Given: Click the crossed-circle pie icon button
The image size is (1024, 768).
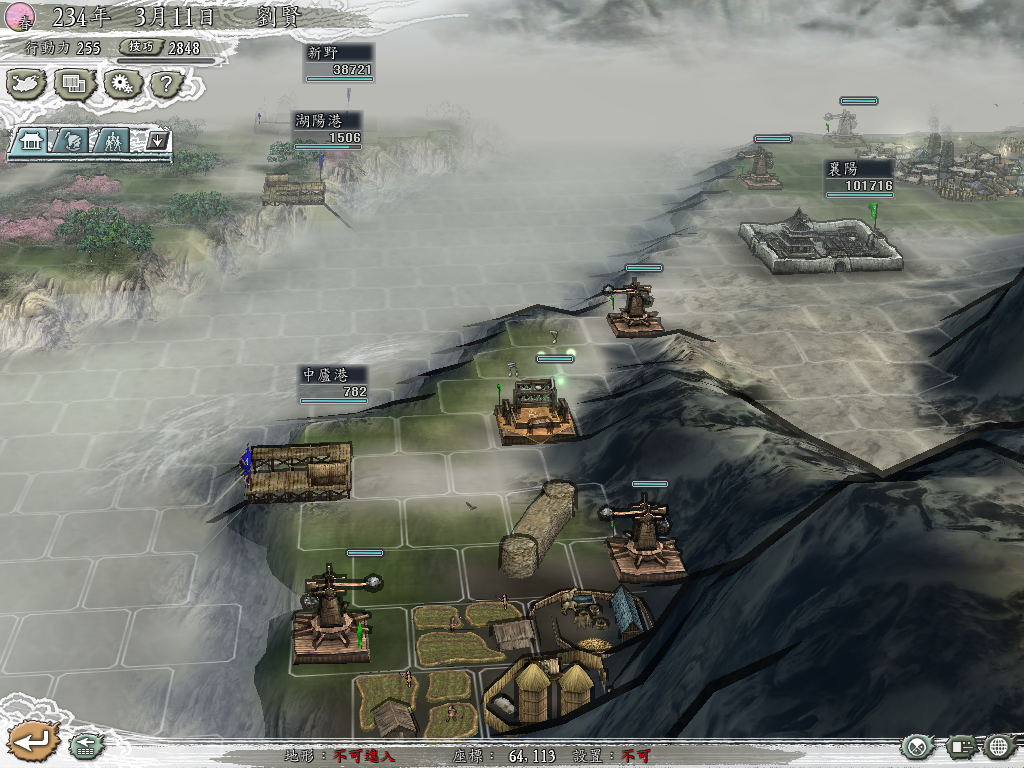Looking at the screenshot, I should click(x=917, y=746).
